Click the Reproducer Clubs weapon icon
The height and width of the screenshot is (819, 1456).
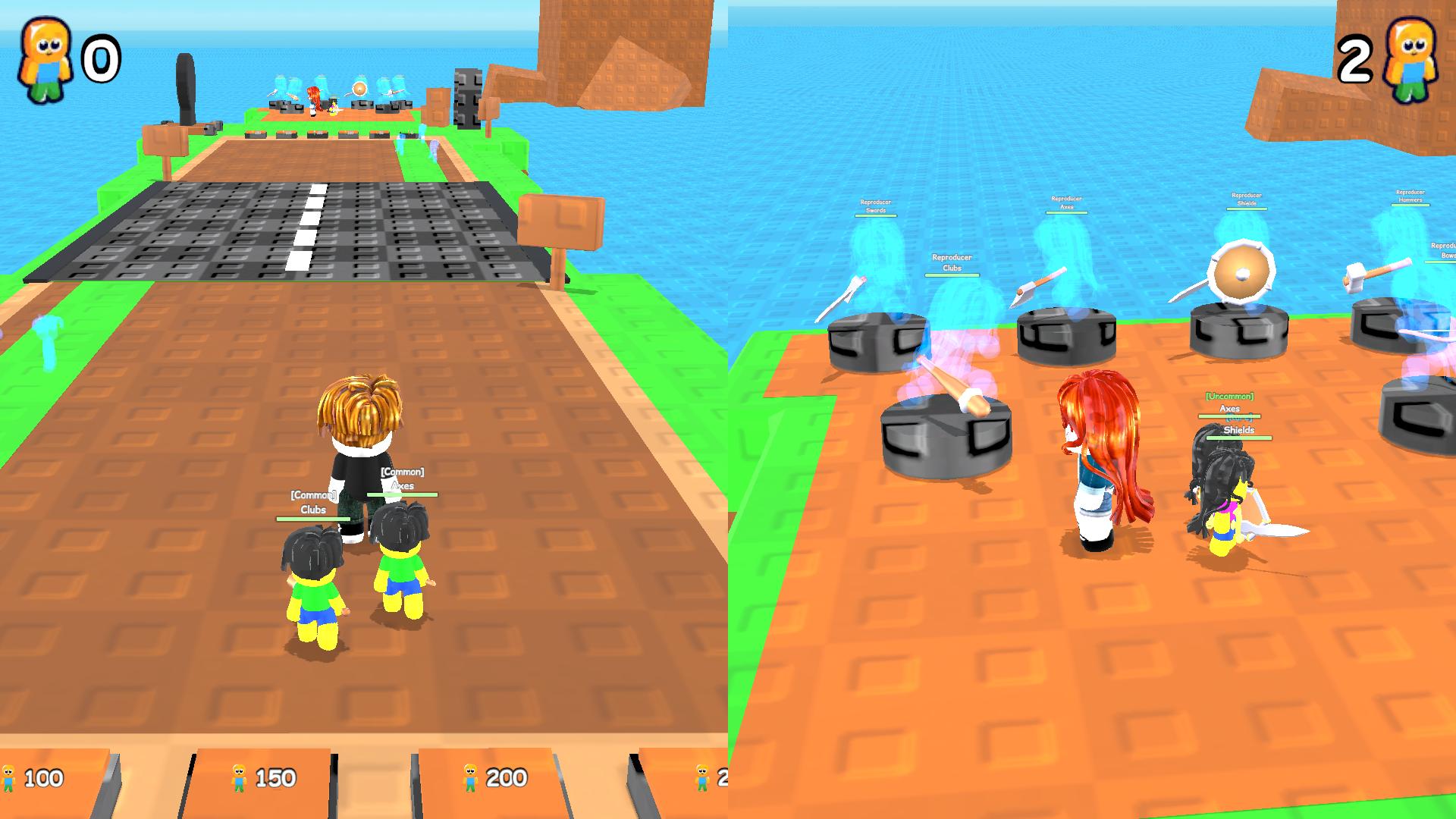click(952, 387)
